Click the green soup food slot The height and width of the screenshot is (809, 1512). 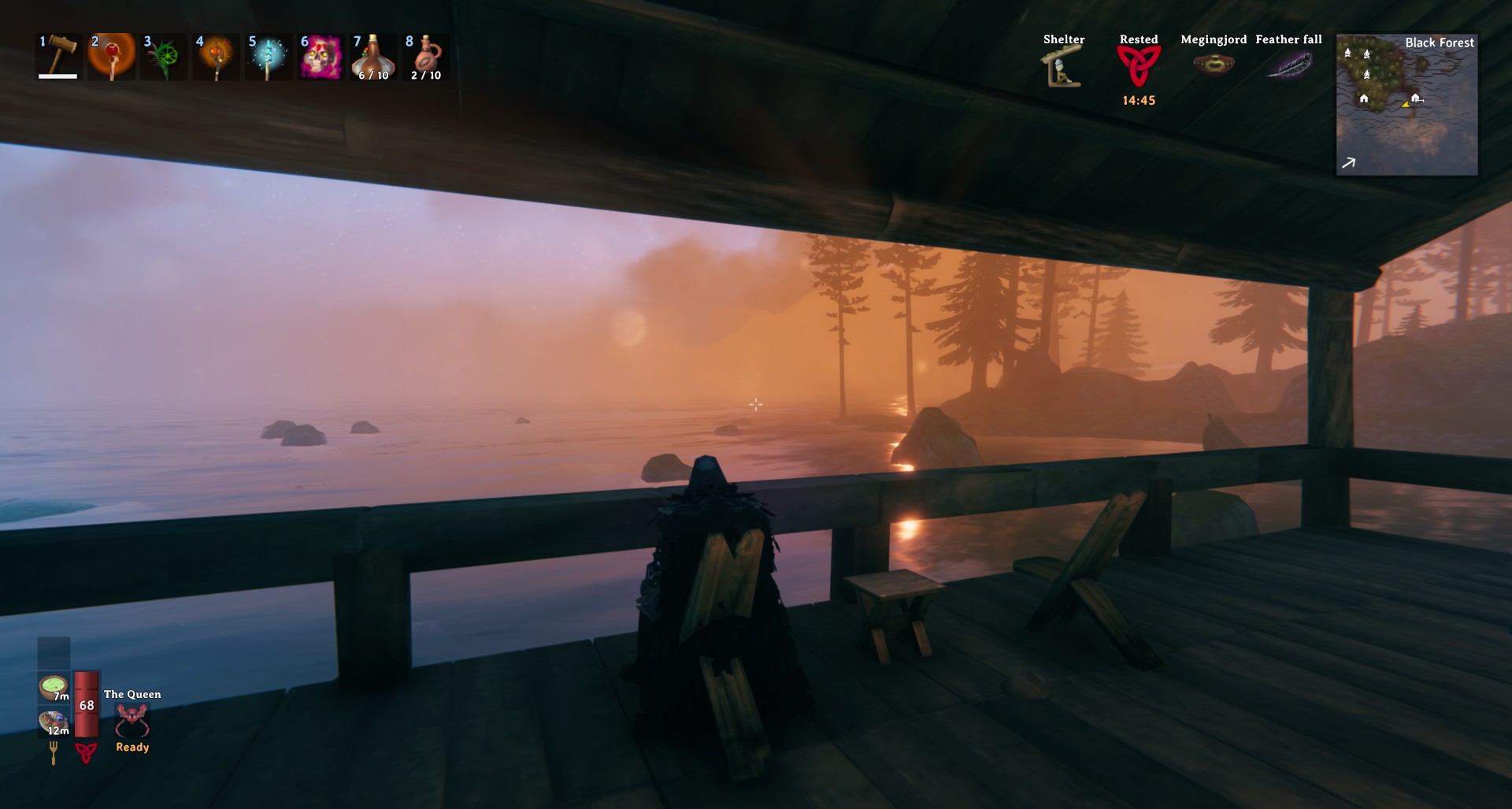coord(54,687)
